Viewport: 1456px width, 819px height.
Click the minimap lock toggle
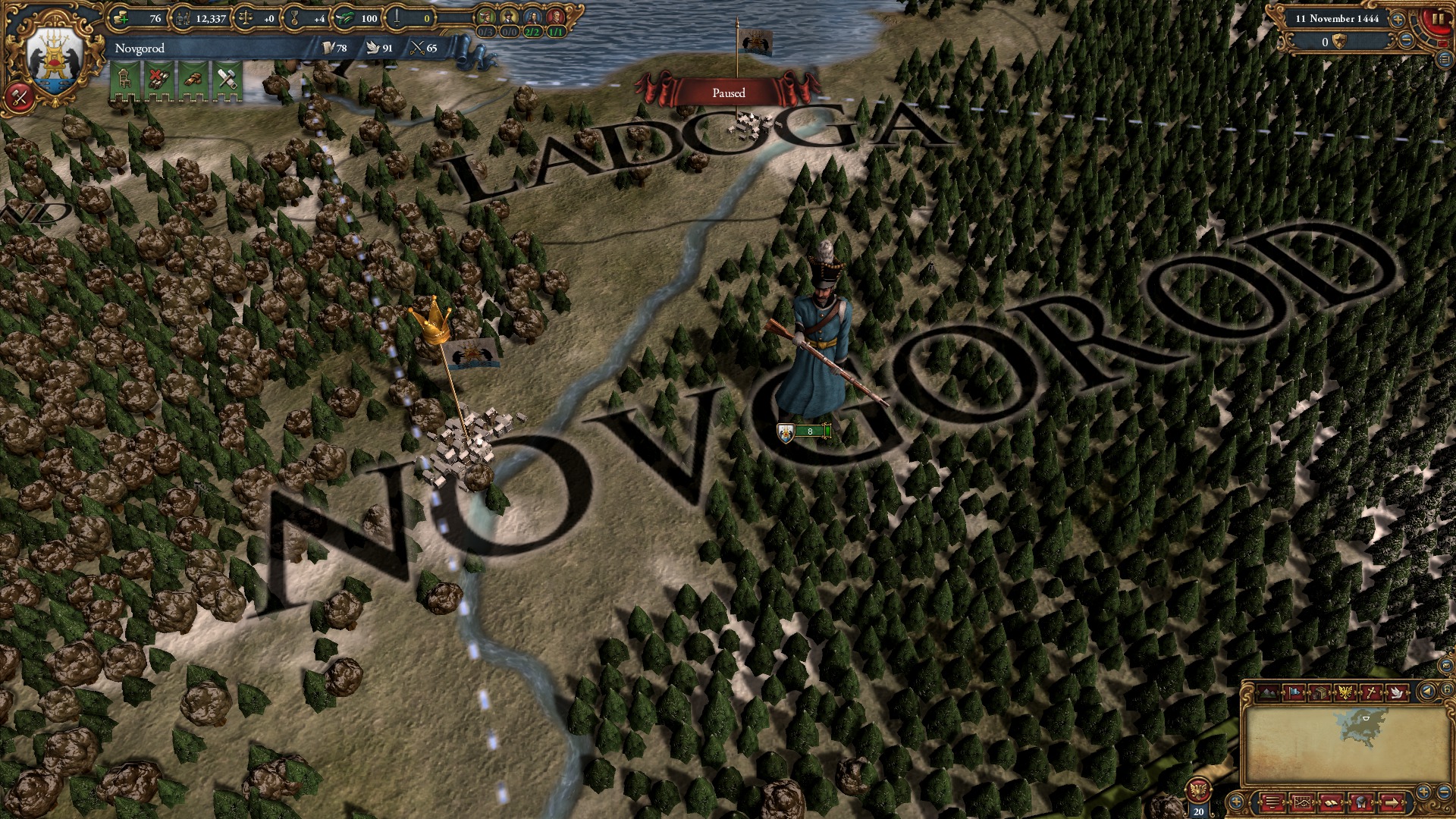point(1448,692)
